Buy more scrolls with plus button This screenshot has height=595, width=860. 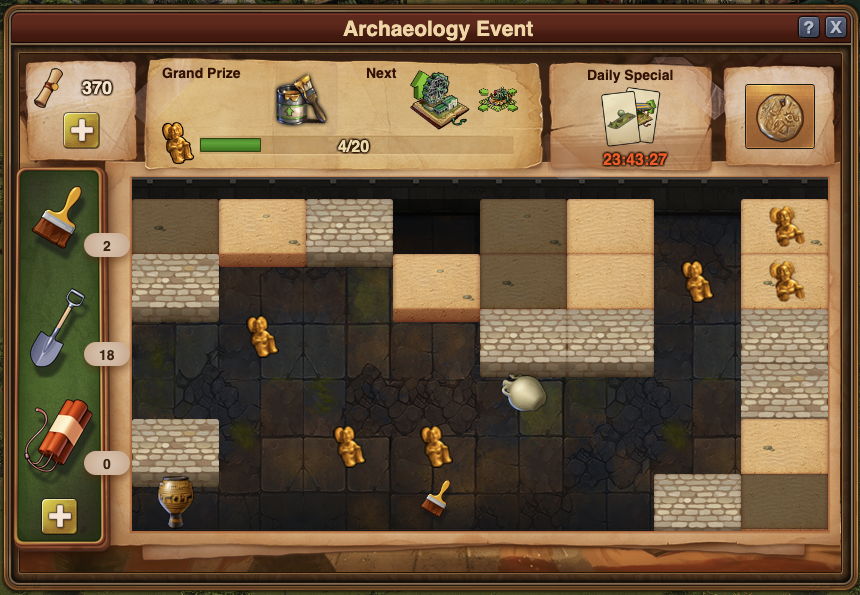click(81, 131)
